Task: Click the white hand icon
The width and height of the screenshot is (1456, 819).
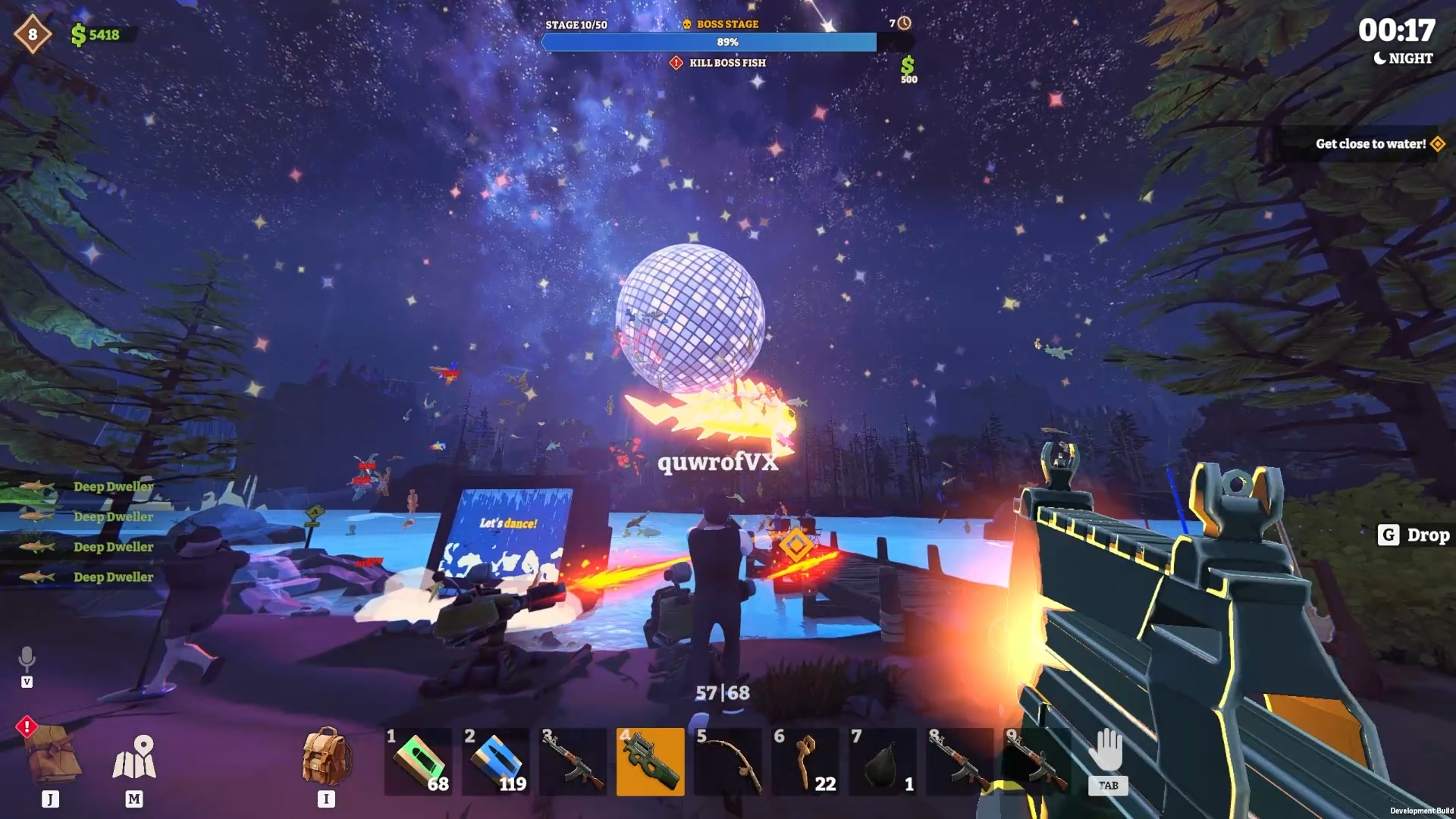Action: pos(1107,751)
